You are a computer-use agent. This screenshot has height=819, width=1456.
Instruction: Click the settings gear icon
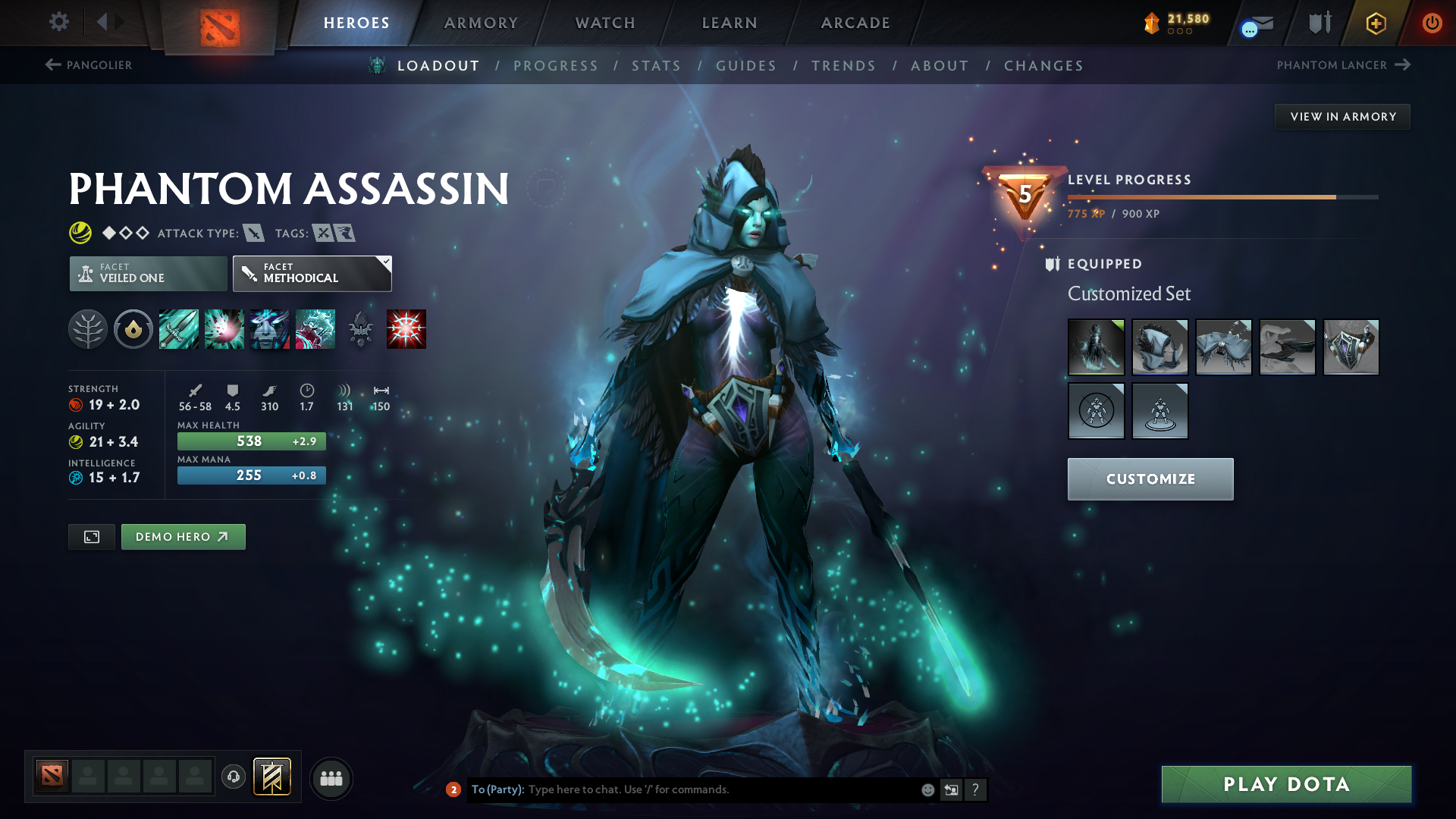58,22
